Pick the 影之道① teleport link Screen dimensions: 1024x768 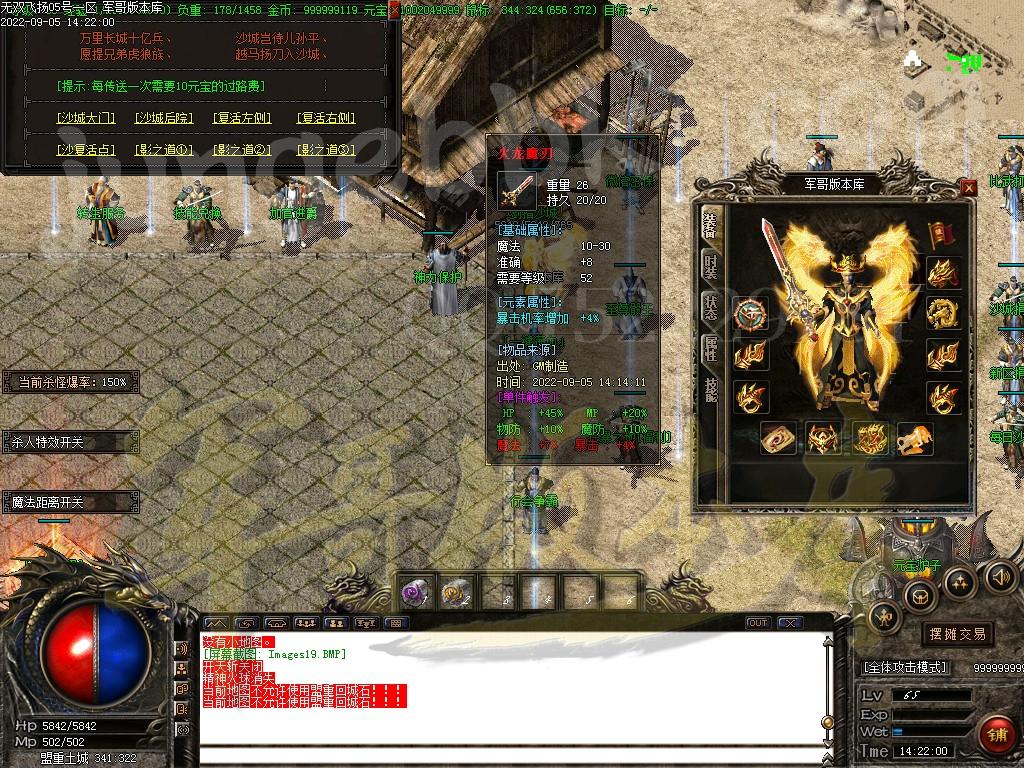pos(165,150)
